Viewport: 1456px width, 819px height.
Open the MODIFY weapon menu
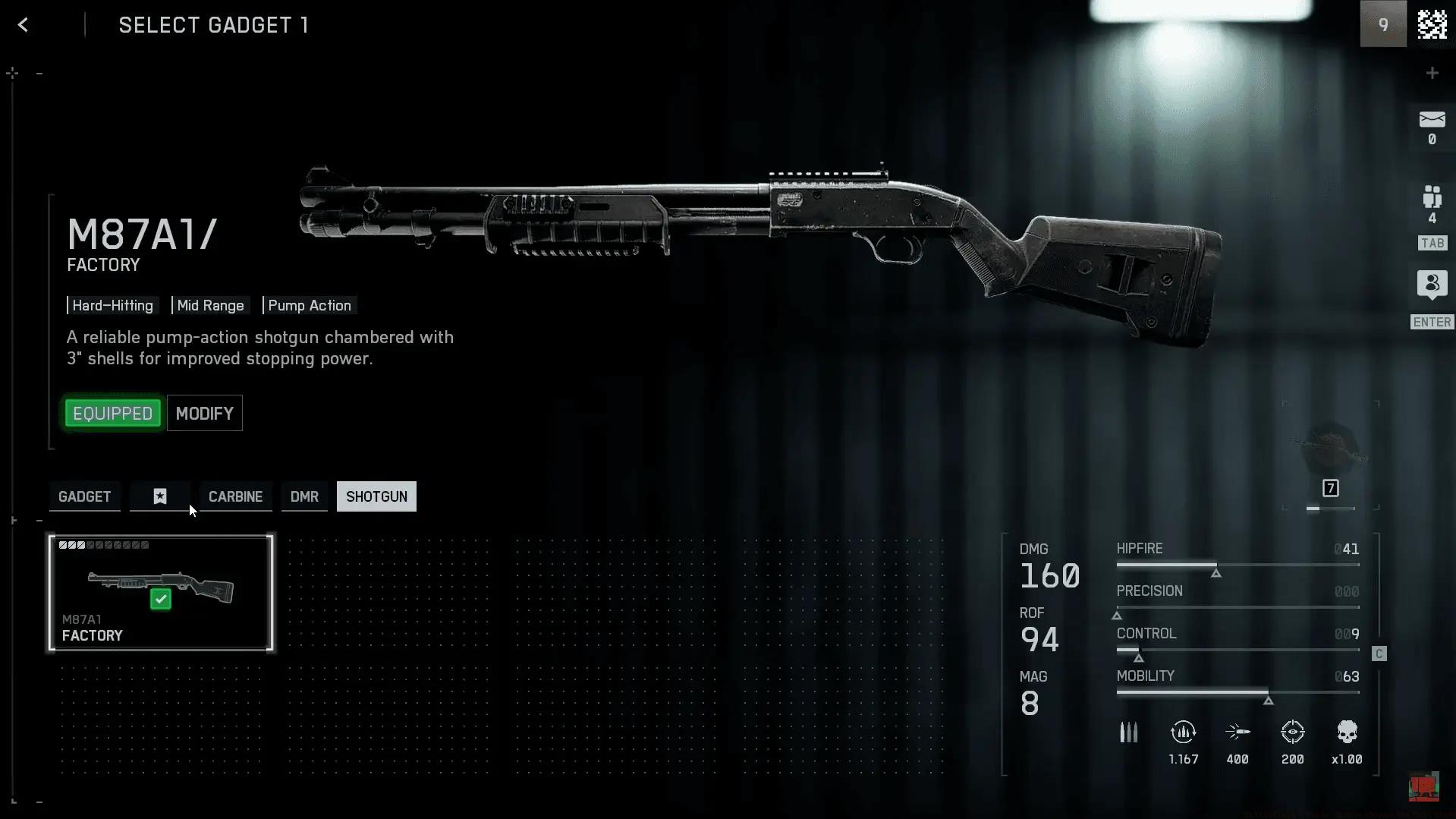tap(205, 414)
